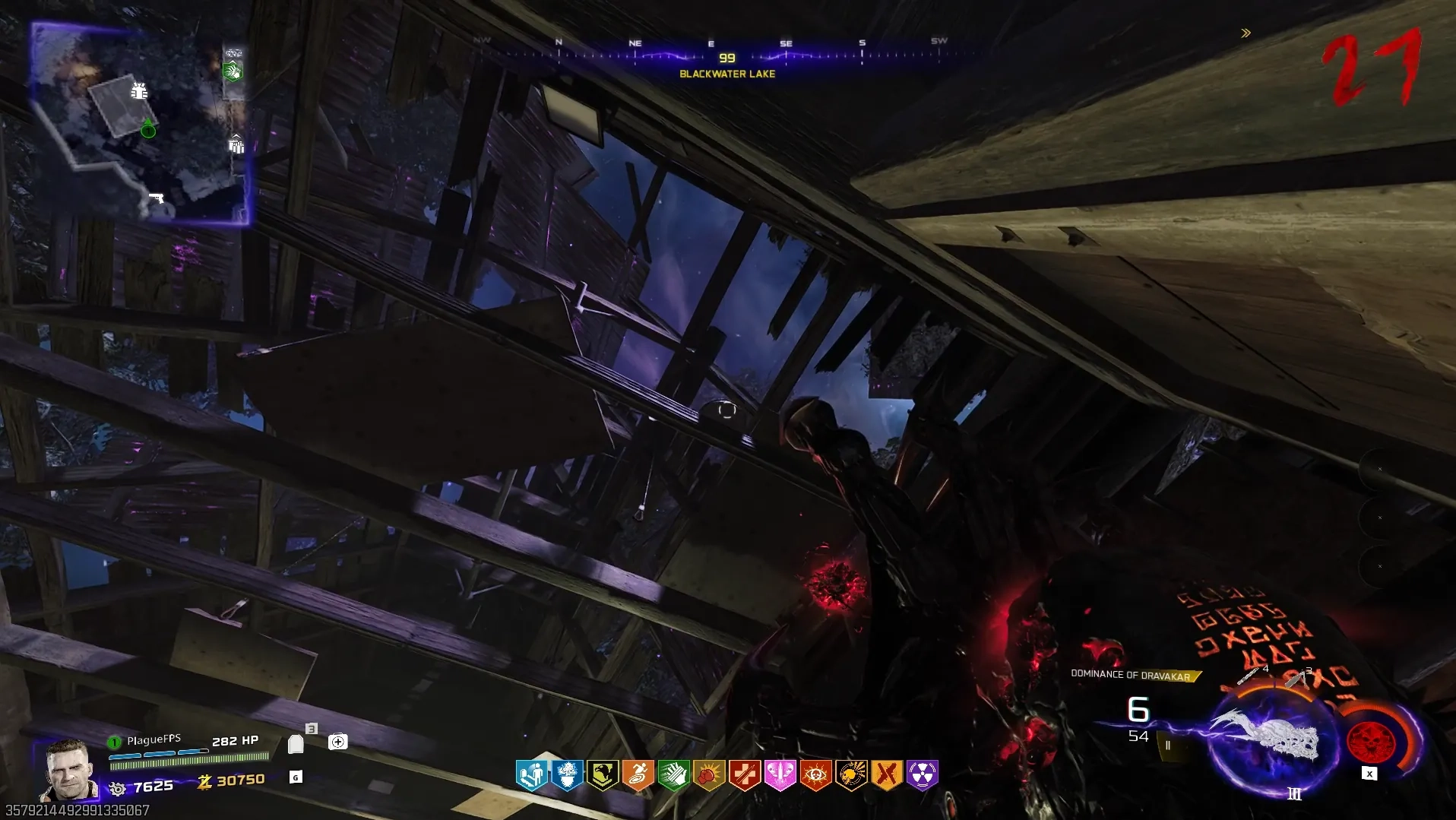This screenshot has width=1456, height=820.
Task: Click the green swiping hand perk icon
Action: pos(673,775)
